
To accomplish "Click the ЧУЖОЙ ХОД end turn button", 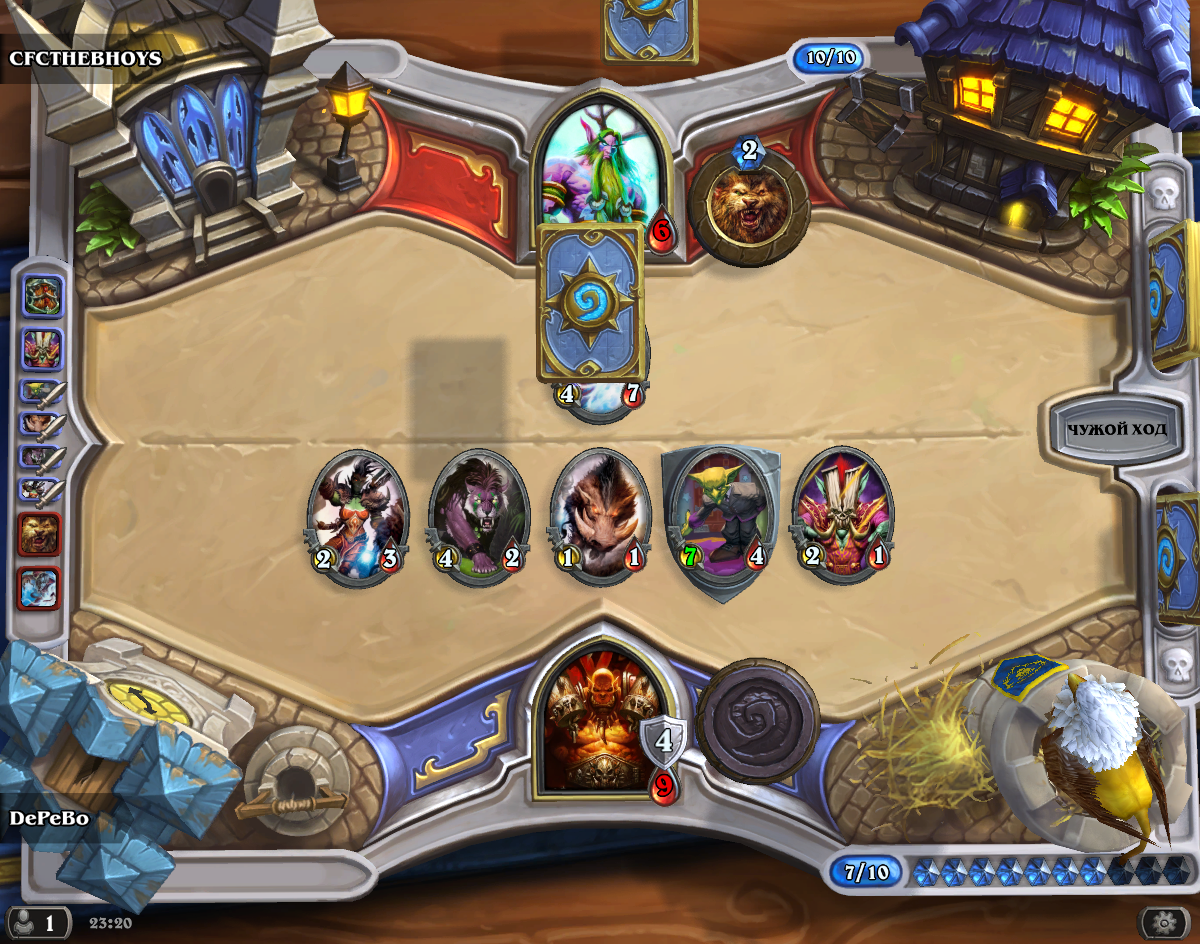I will pos(1116,430).
